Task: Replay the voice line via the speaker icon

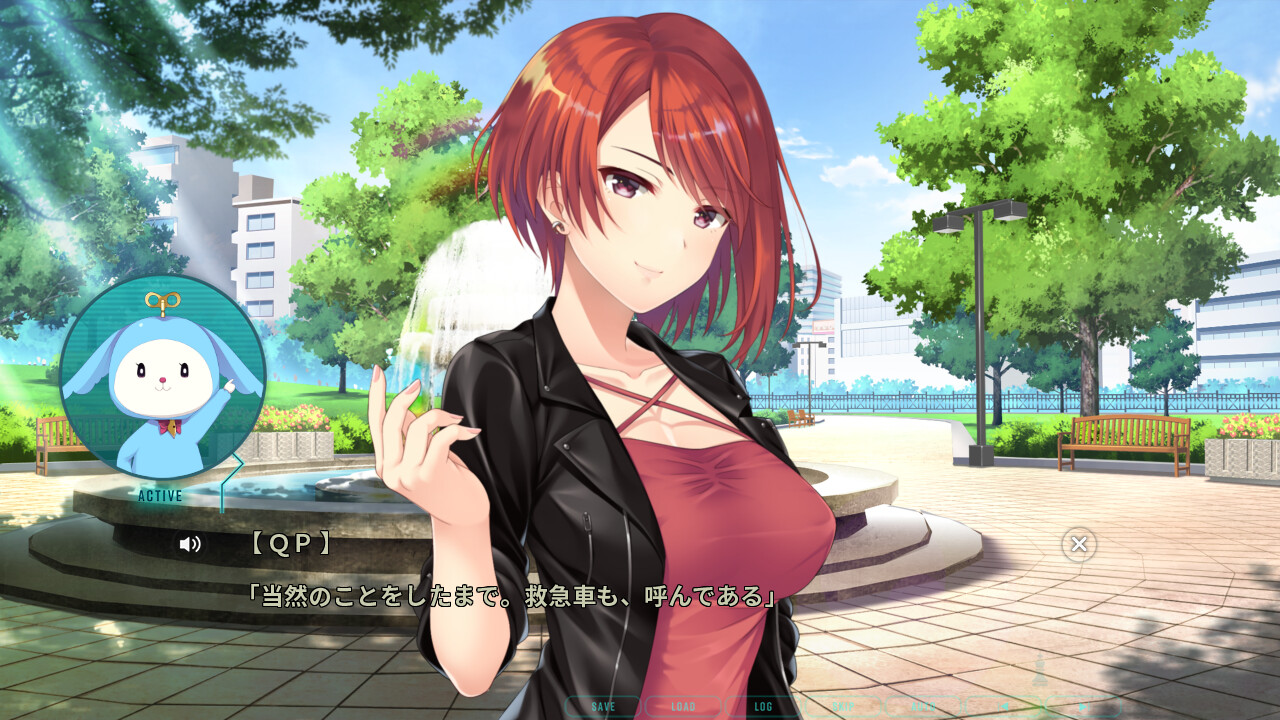Action: point(190,546)
